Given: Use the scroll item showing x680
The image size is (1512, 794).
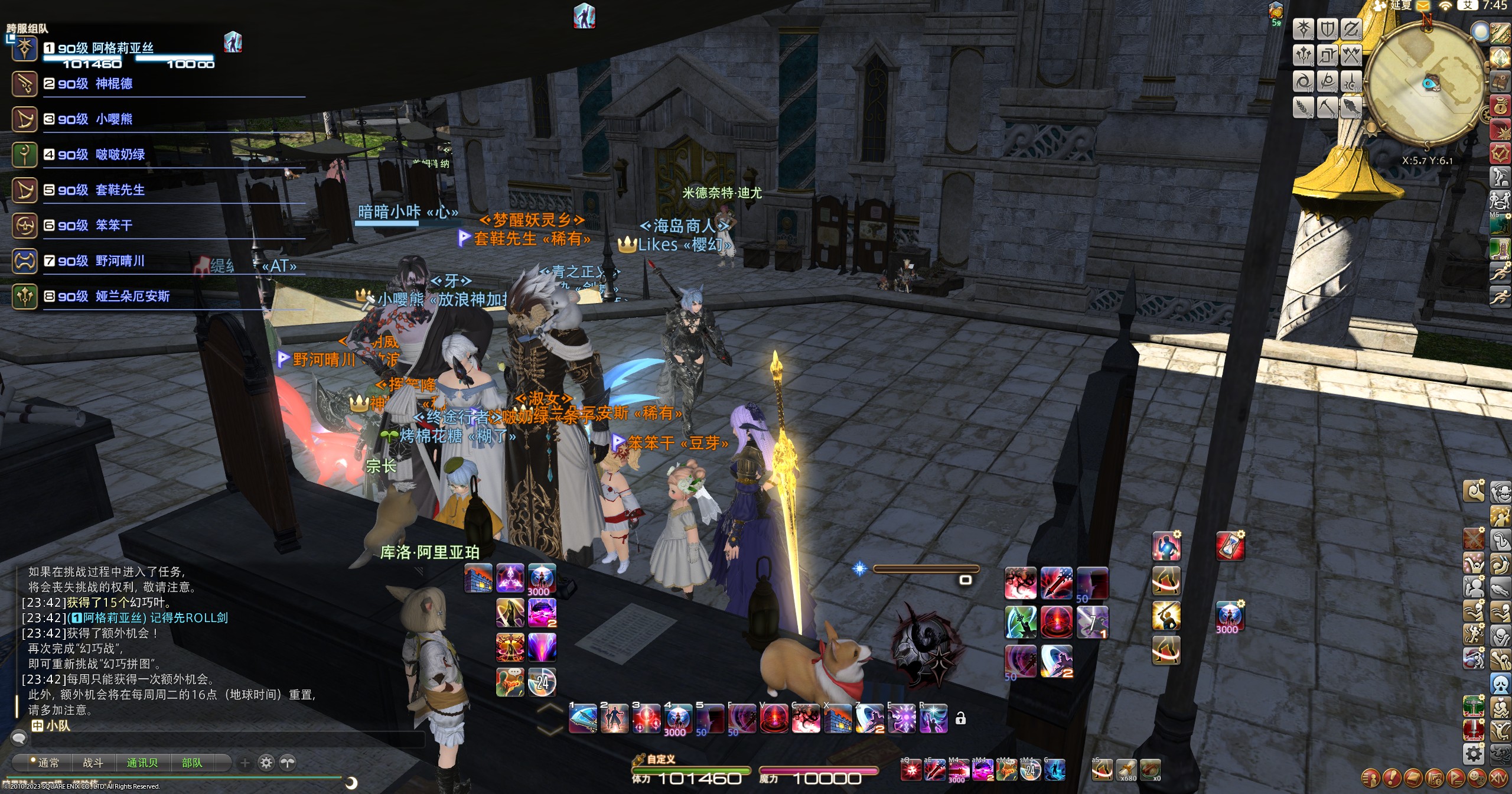Looking at the screenshot, I should [x=1126, y=770].
